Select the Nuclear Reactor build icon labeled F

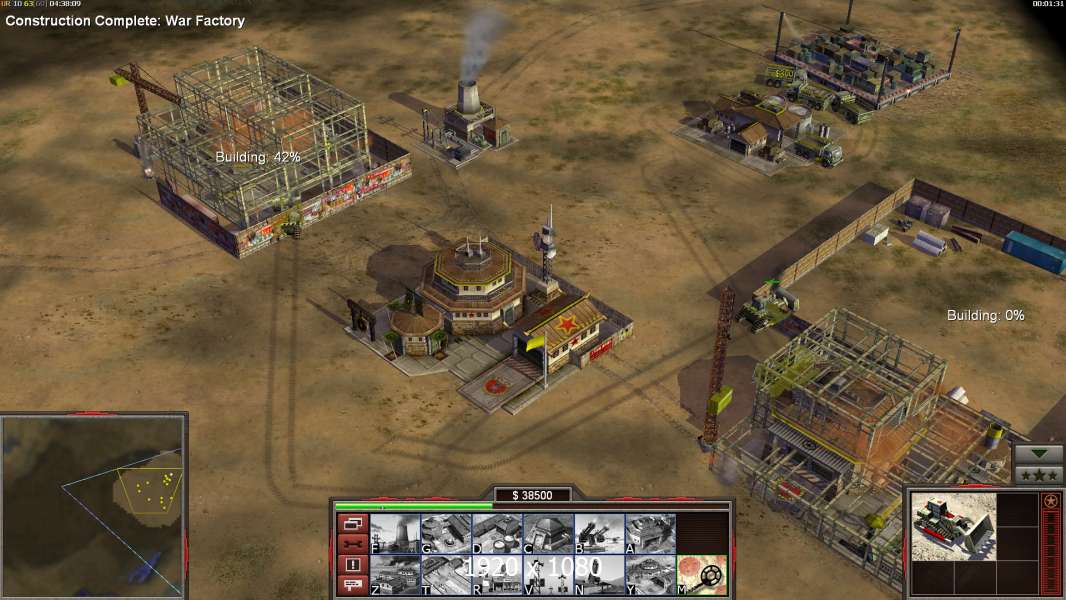point(395,533)
